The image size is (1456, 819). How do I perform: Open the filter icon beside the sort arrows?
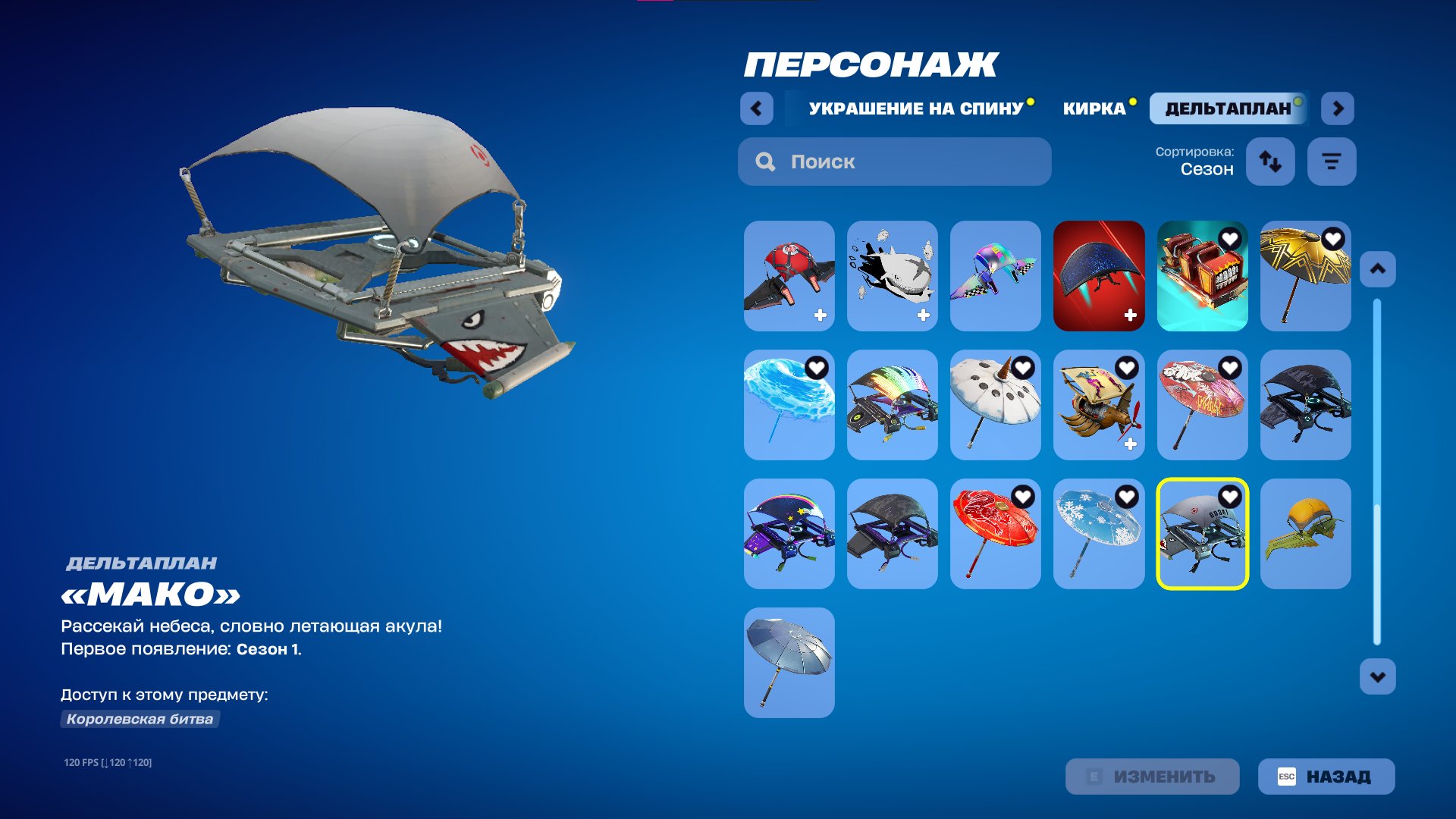(x=1331, y=161)
